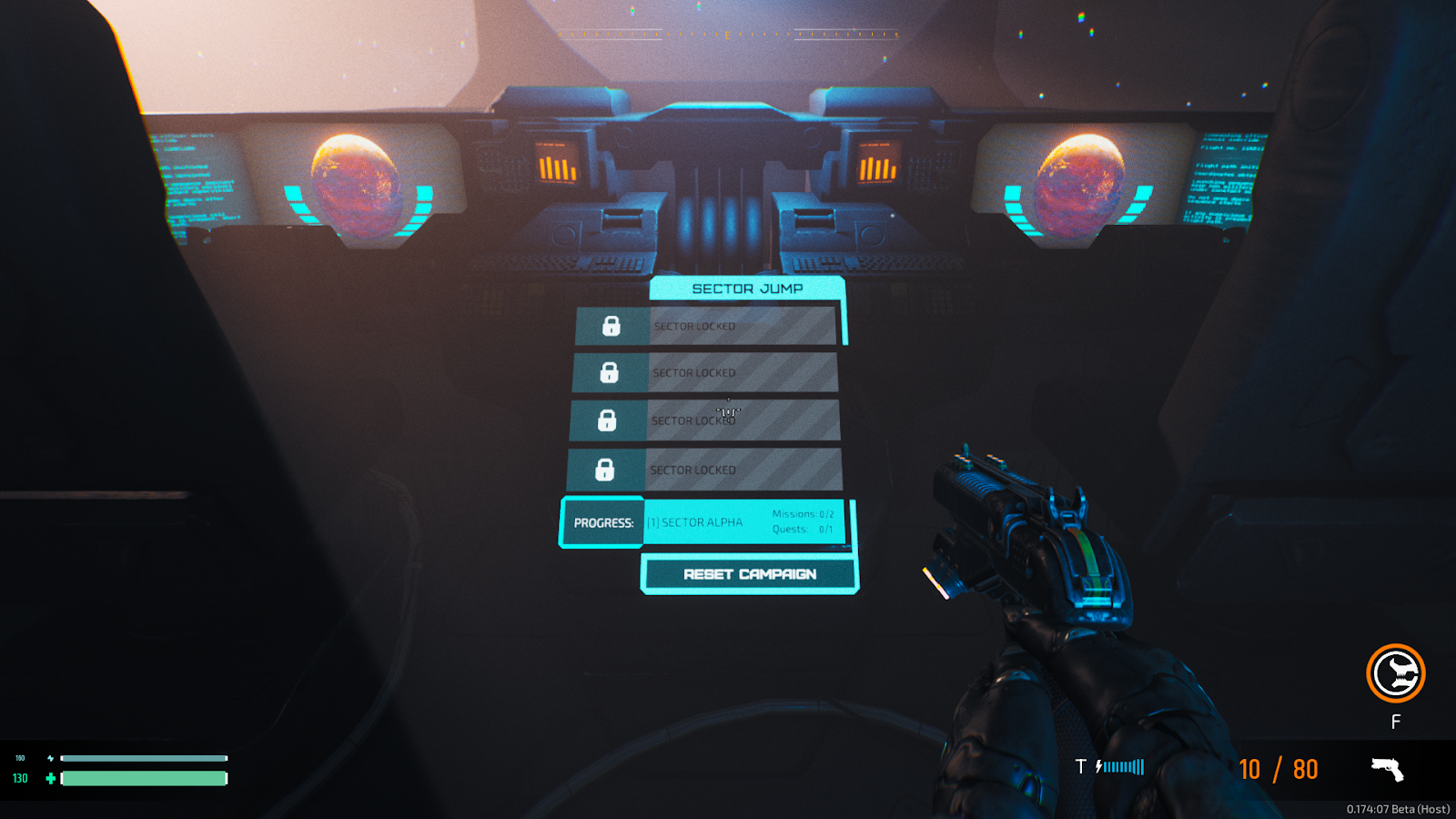Click the pistol weapon icon
1456x819 pixels.
(1388, 769)
